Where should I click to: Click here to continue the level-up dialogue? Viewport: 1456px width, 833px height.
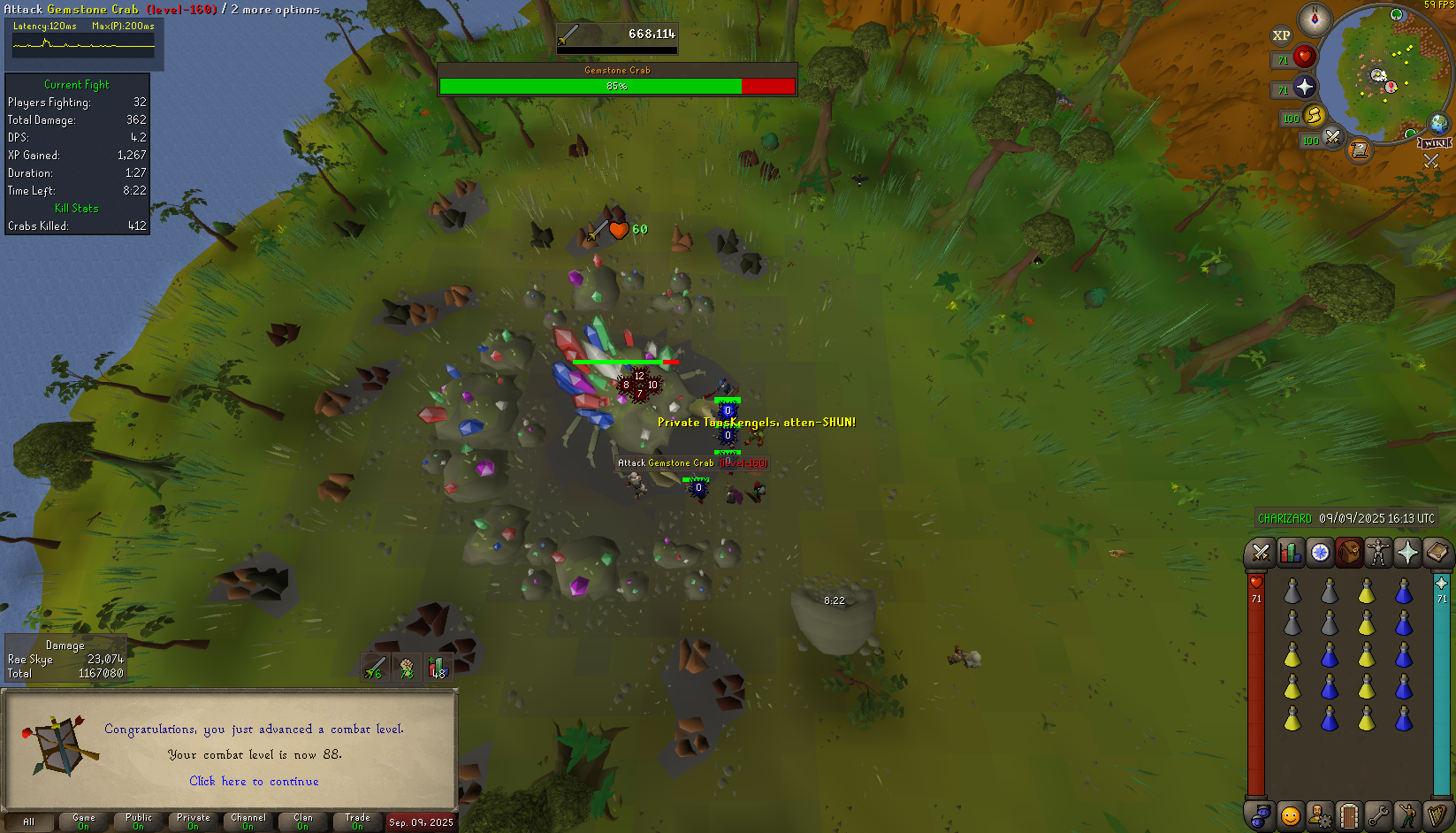click(x=254, y=781)
